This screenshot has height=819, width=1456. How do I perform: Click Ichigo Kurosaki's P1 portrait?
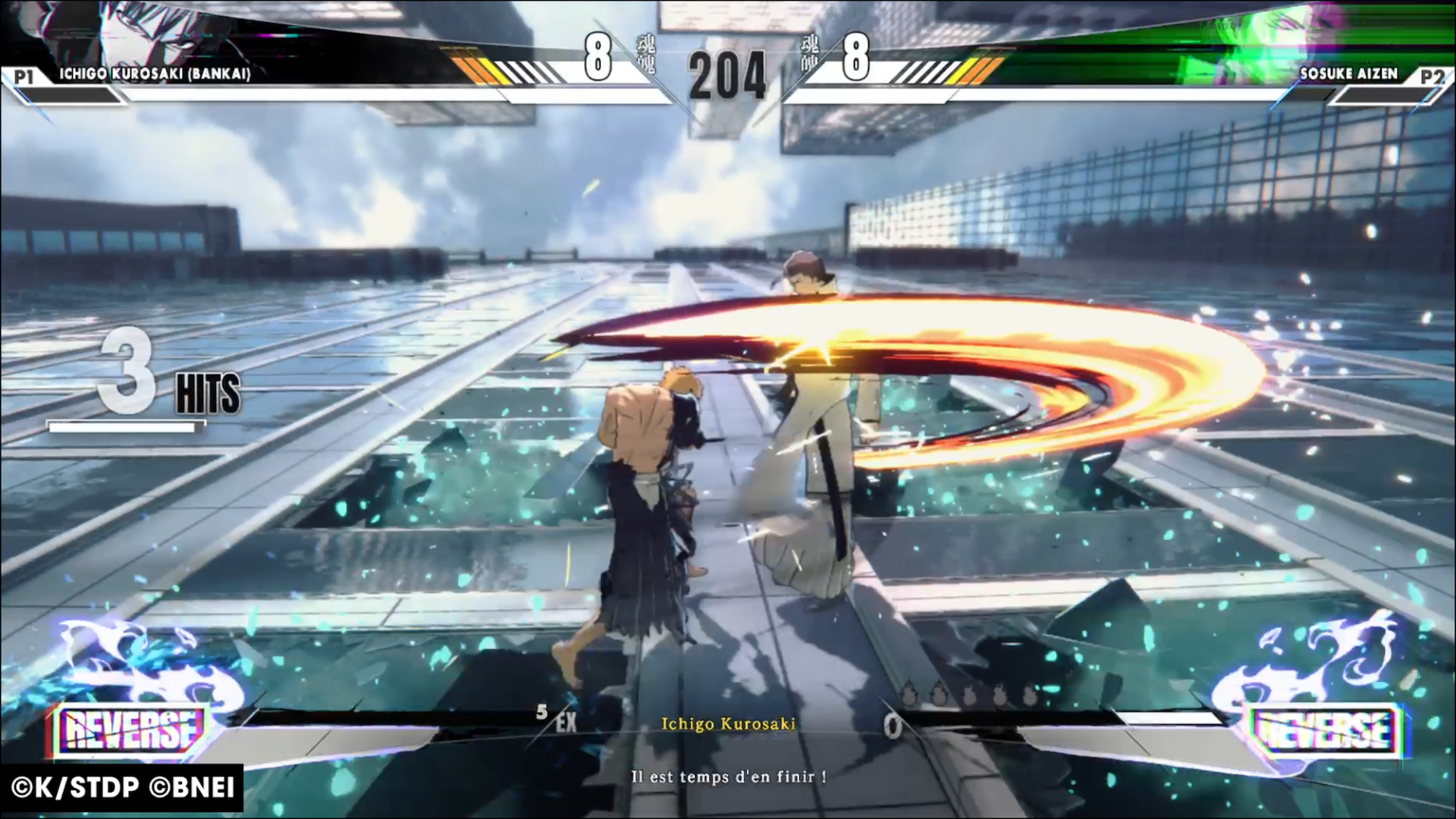(144, 32)
